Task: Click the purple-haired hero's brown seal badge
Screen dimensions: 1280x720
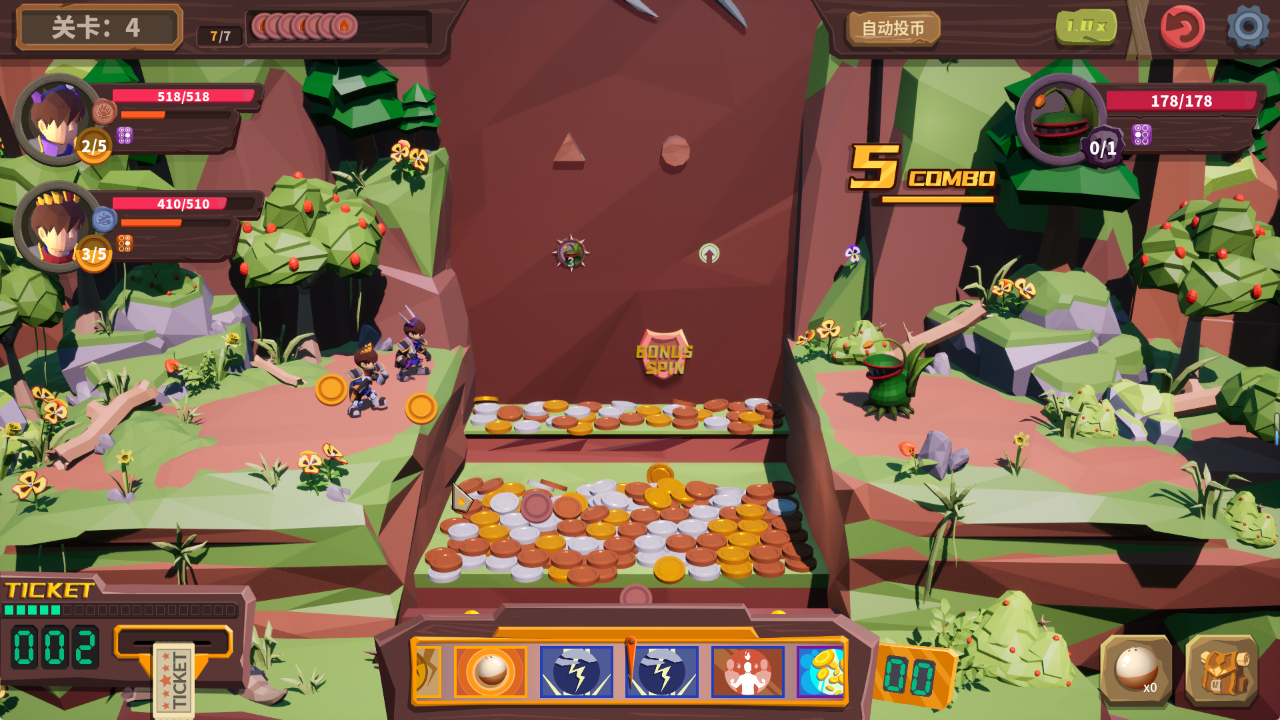Action: coord(104,111)
